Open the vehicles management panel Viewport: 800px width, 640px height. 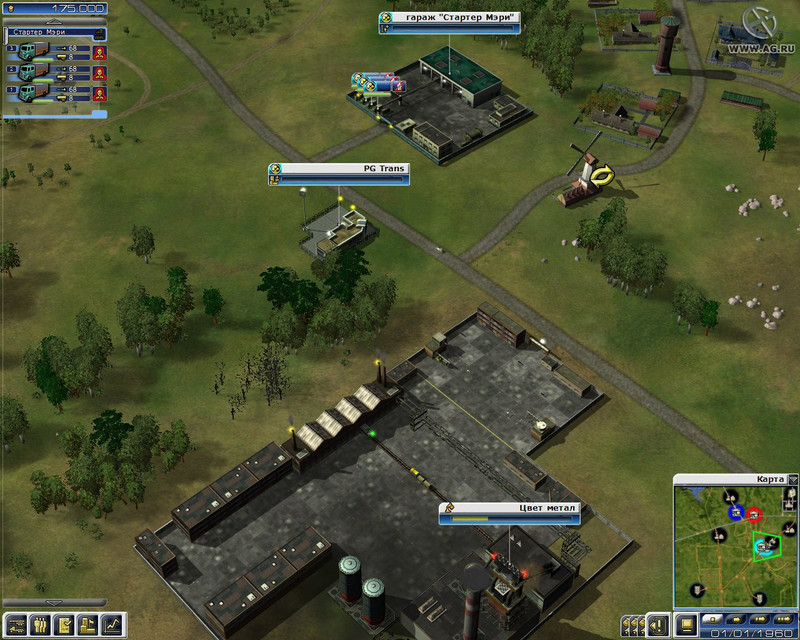(x=17, y=625)
